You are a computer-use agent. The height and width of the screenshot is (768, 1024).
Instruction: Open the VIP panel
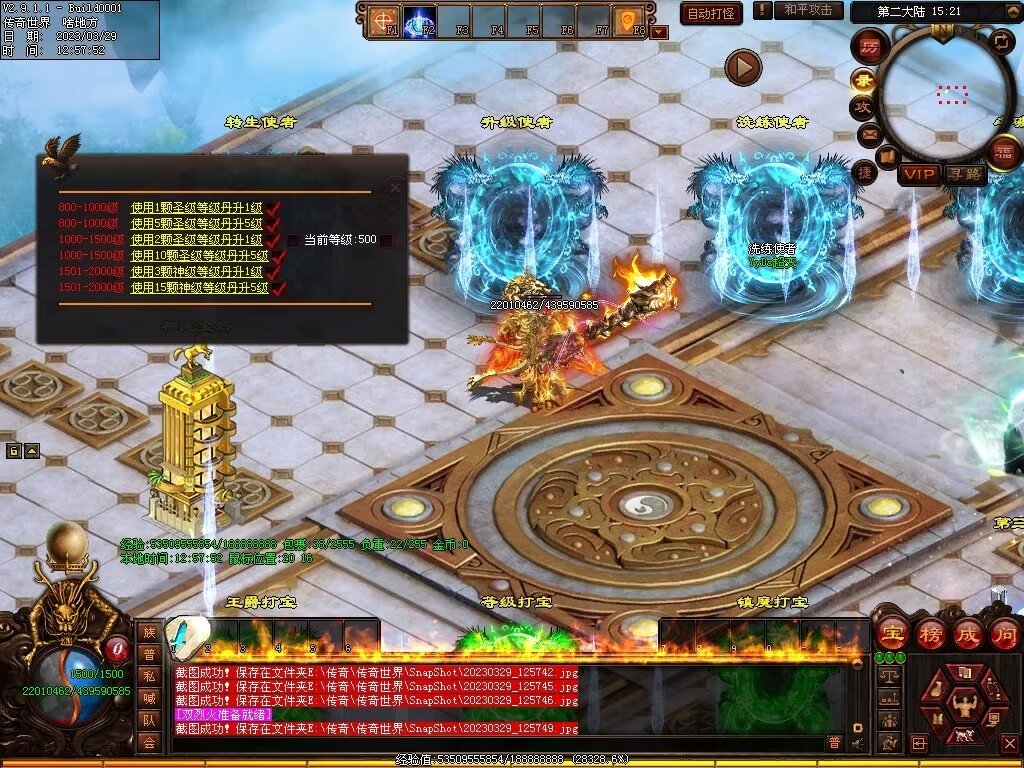pyautogui.click(x=918, y=174)
